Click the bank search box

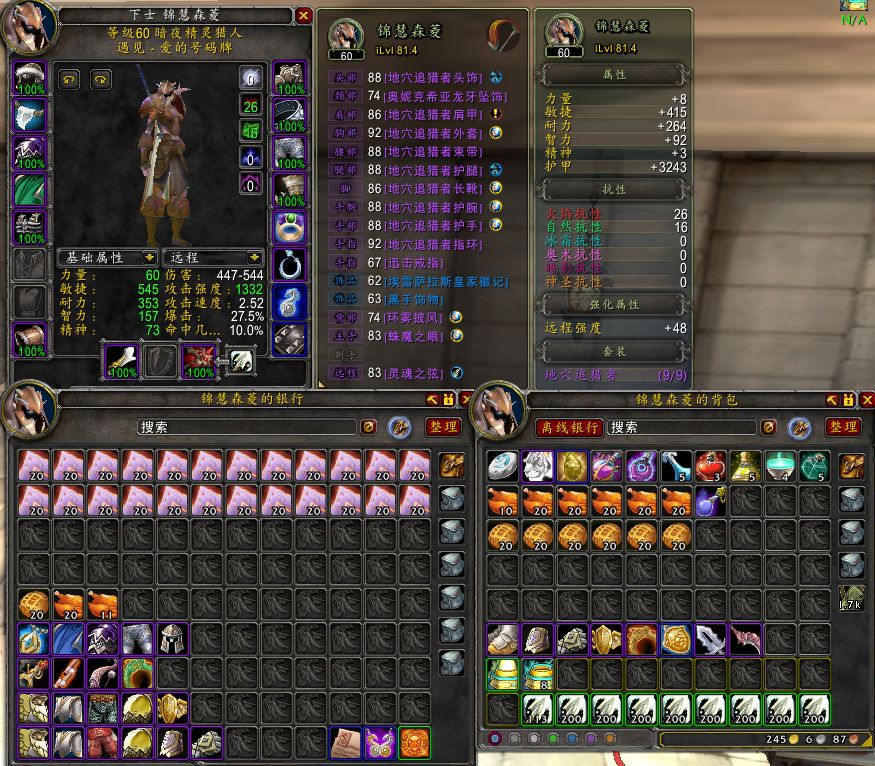click(x=246, y=427)
